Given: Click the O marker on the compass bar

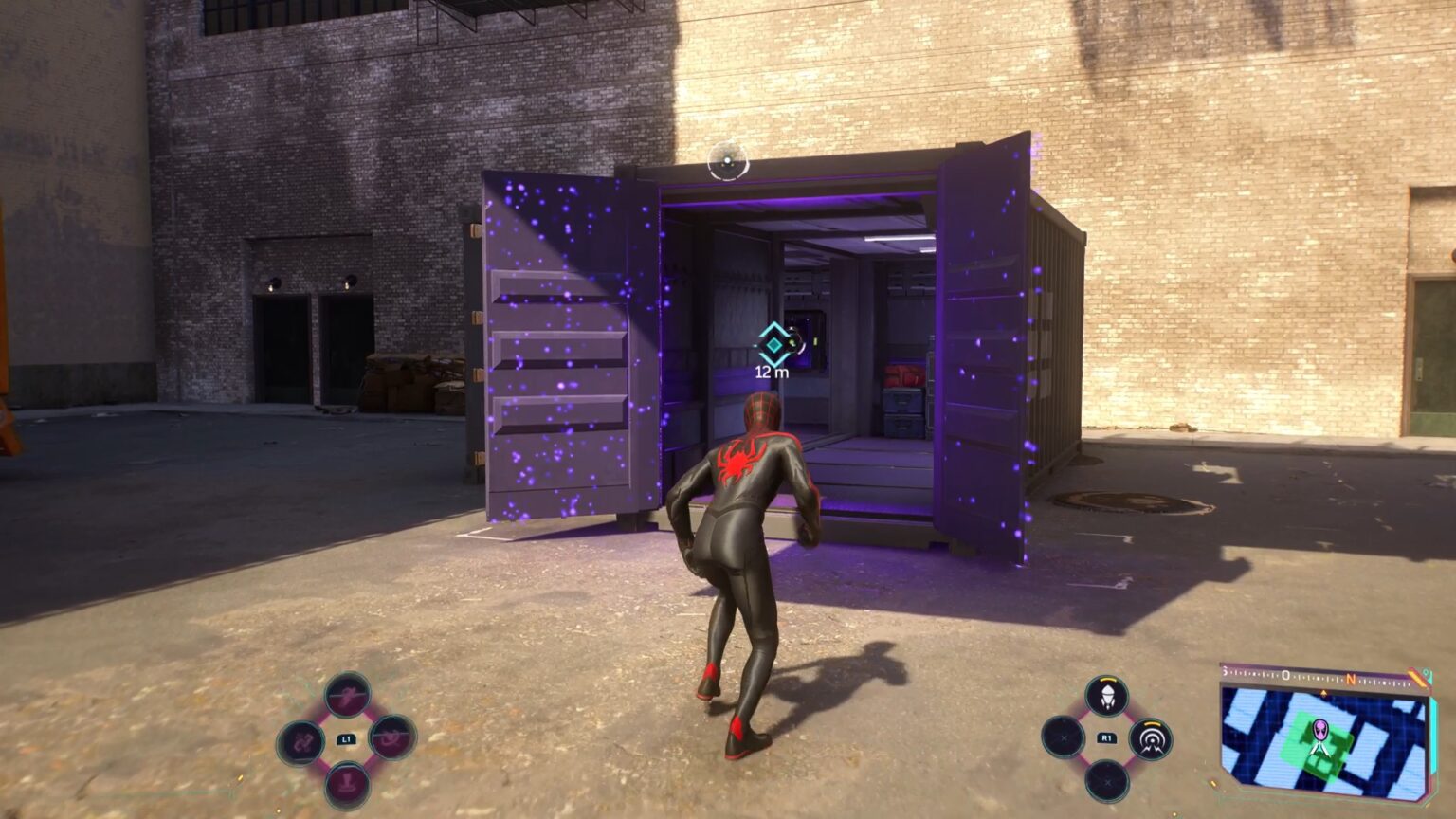Looking at the screenshot, I should coord(1285,674).
